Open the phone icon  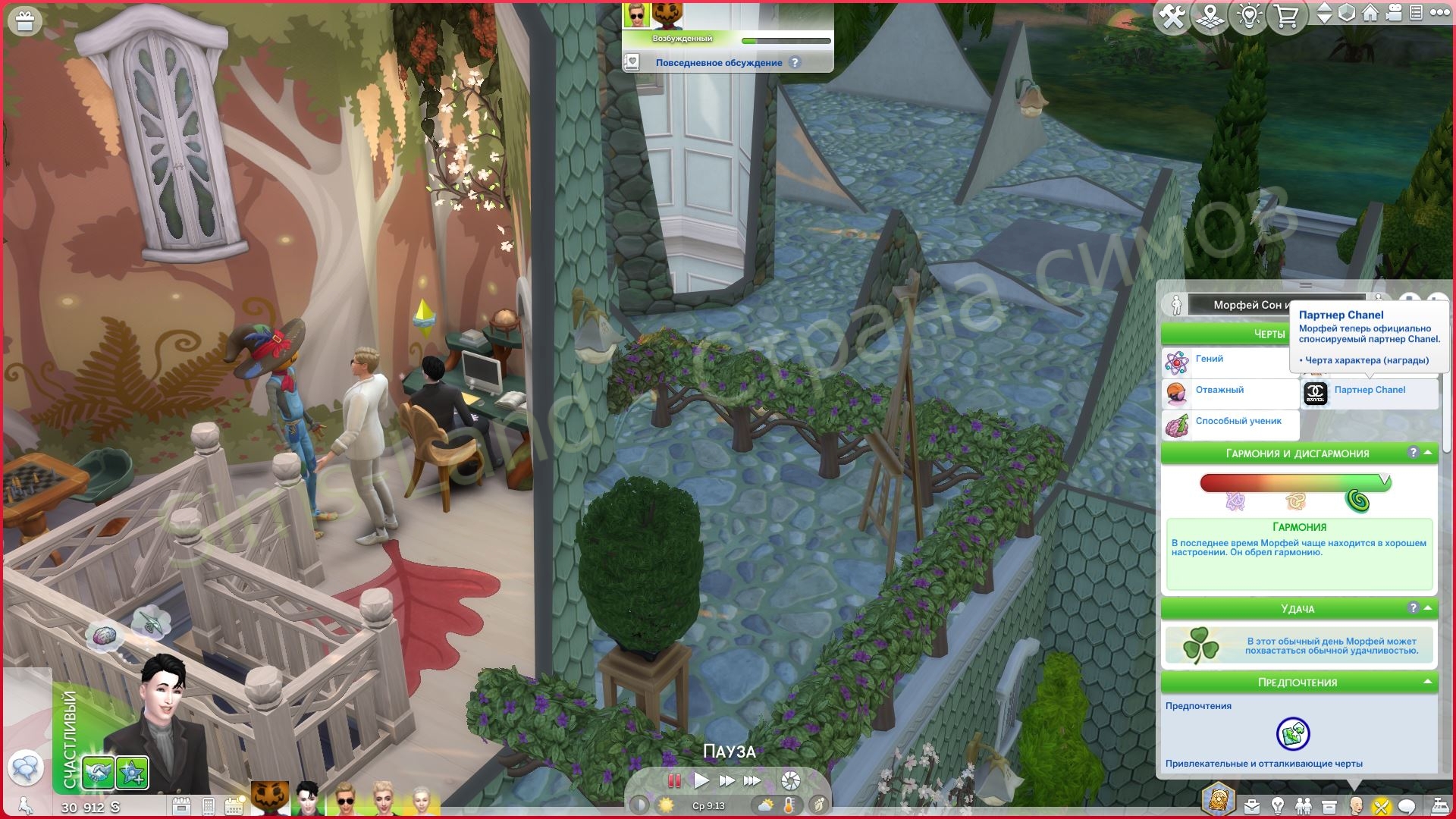[x=209, y=805]
